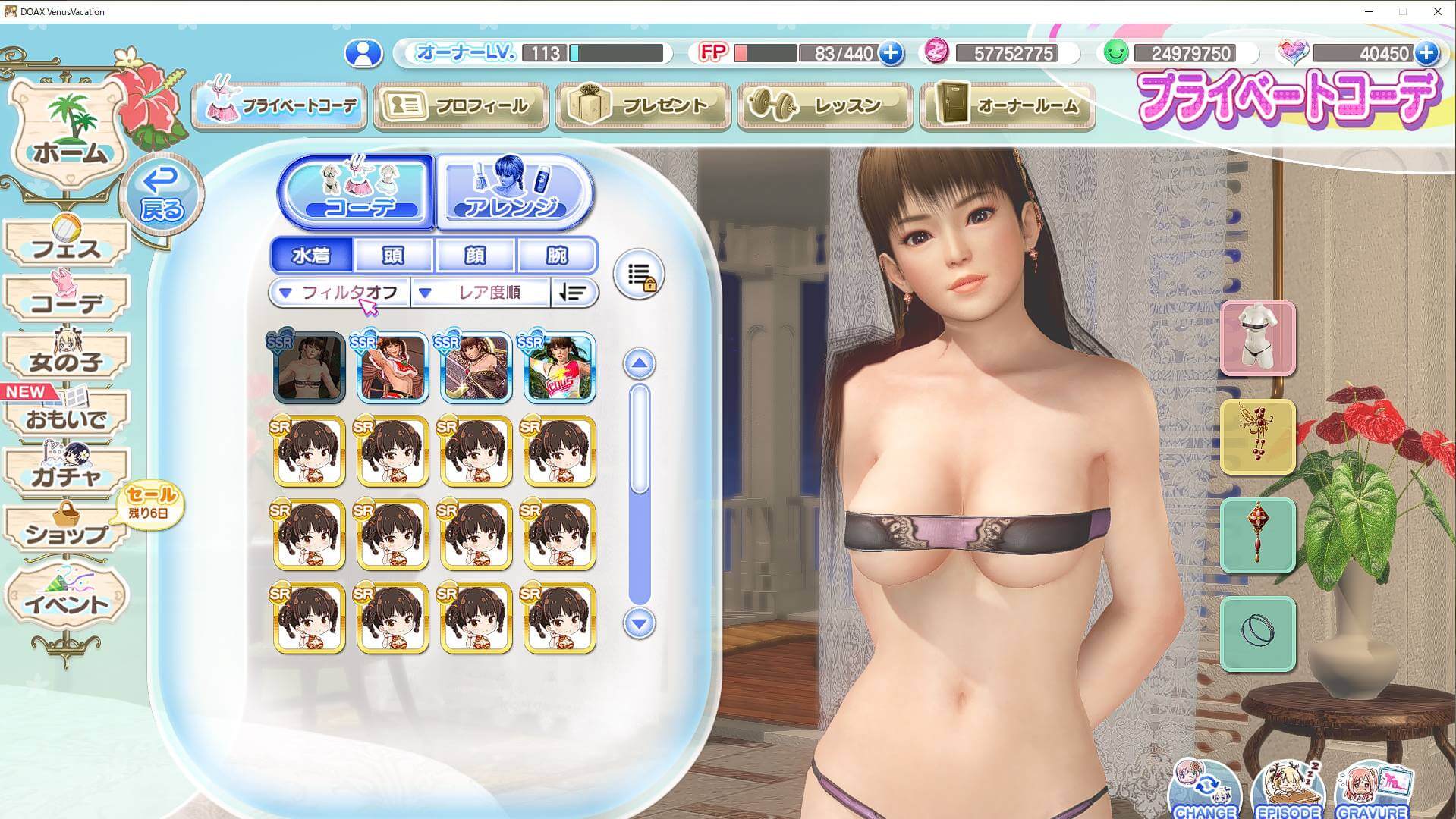
Task: Go back with the 戻る button
Action: 162,195
